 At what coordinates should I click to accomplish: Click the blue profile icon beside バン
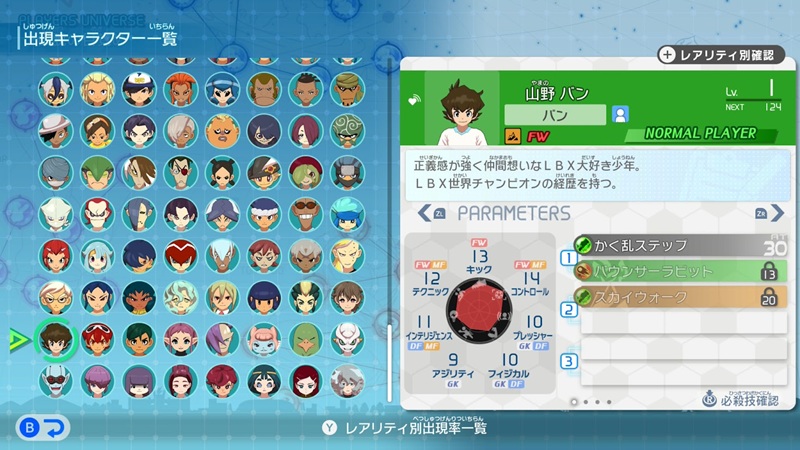621,114
